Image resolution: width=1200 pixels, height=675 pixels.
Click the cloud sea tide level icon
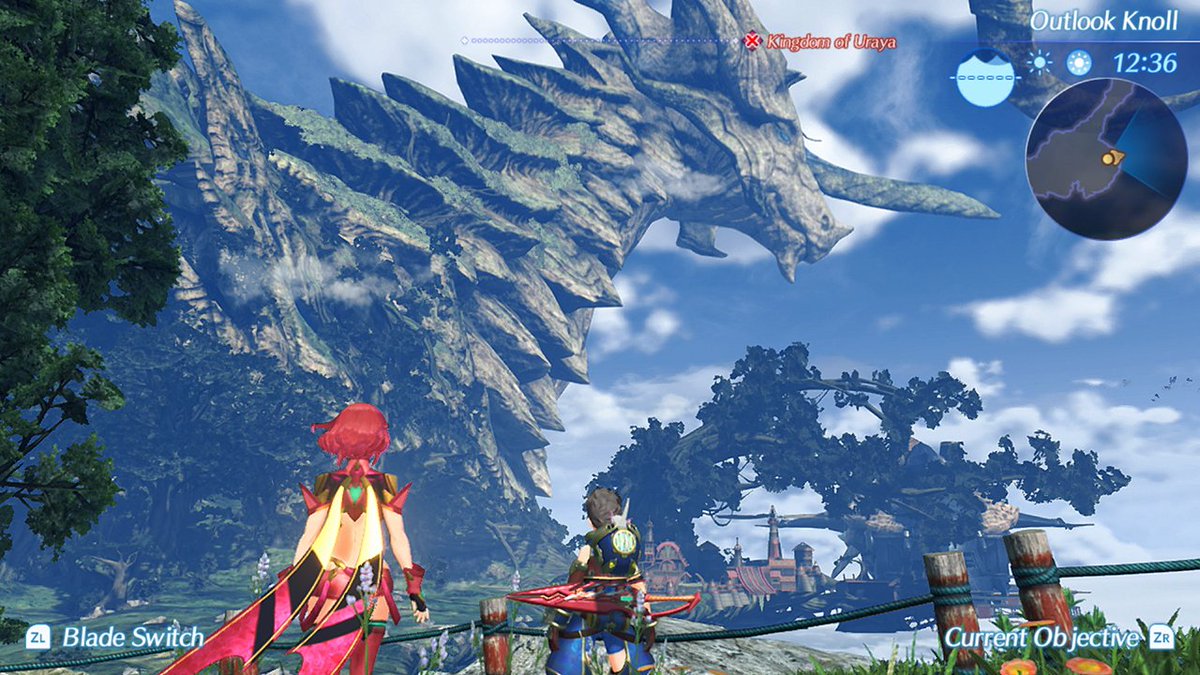984,78
